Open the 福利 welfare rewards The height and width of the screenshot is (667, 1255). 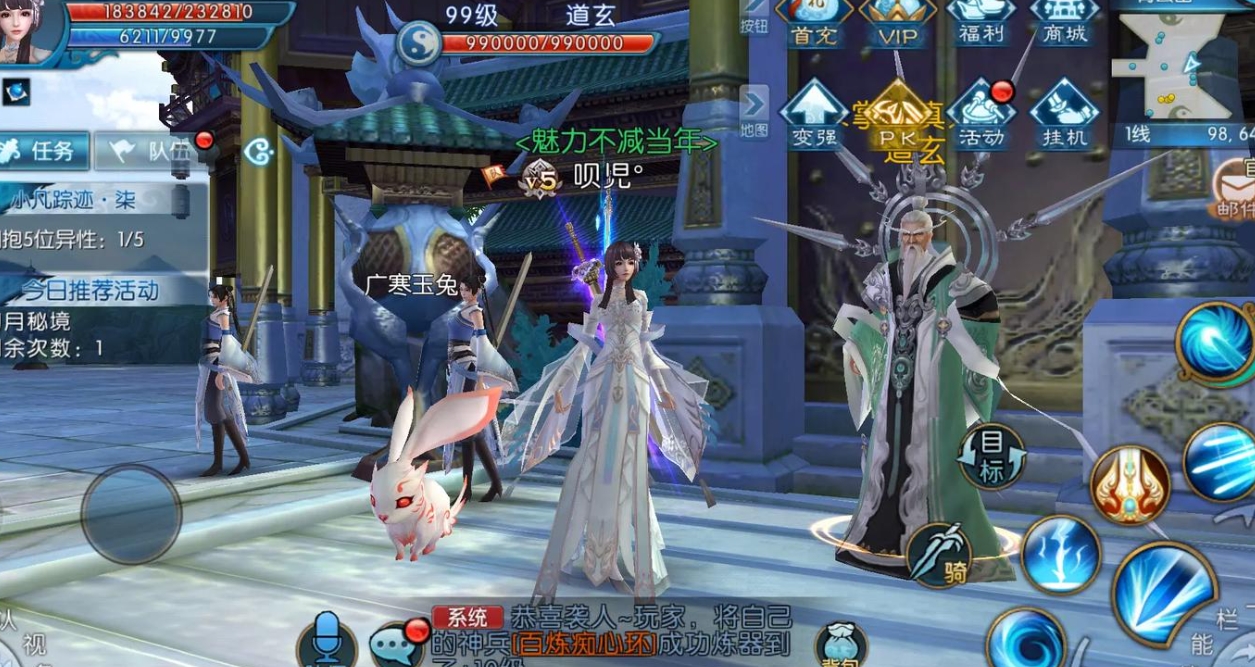coord(981,22)
